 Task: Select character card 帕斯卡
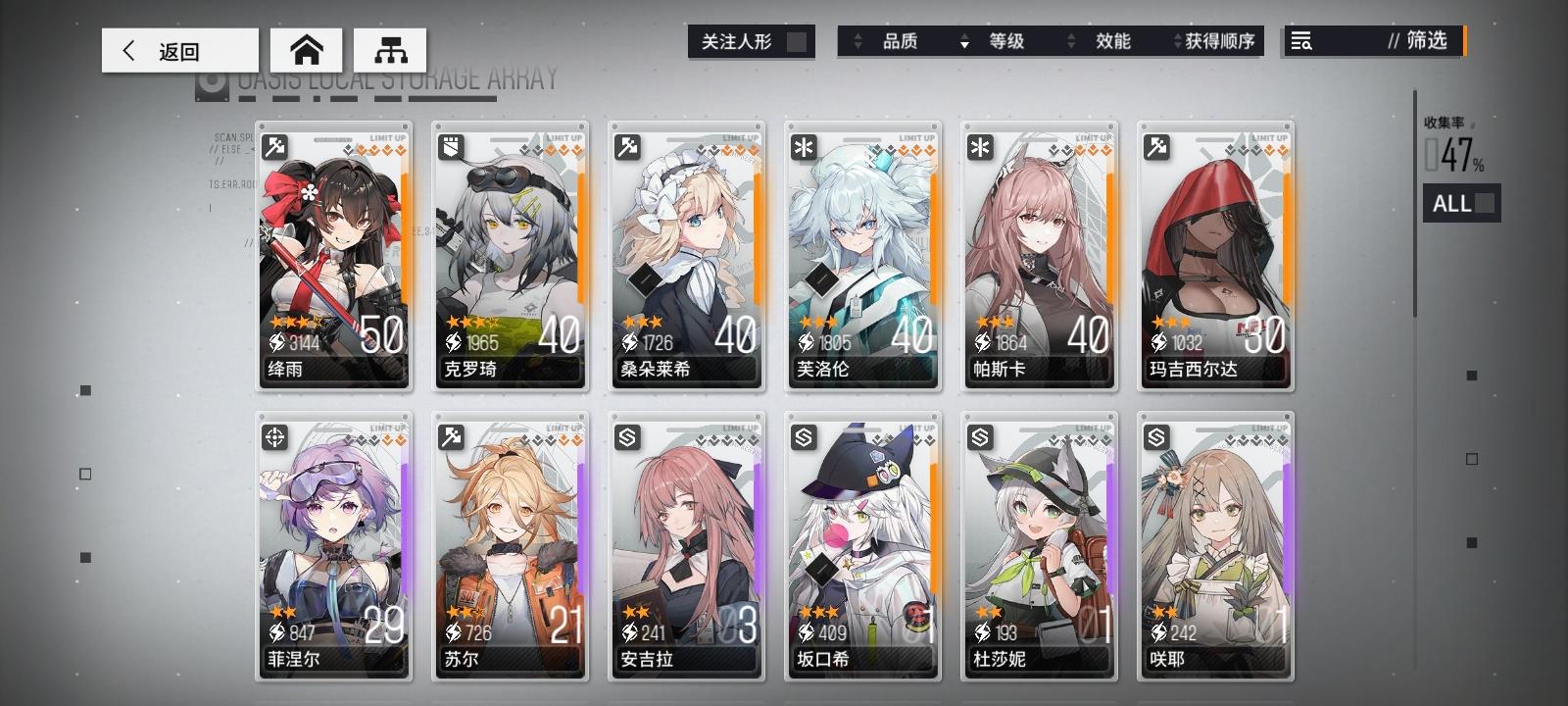(x=1039, y=255)
